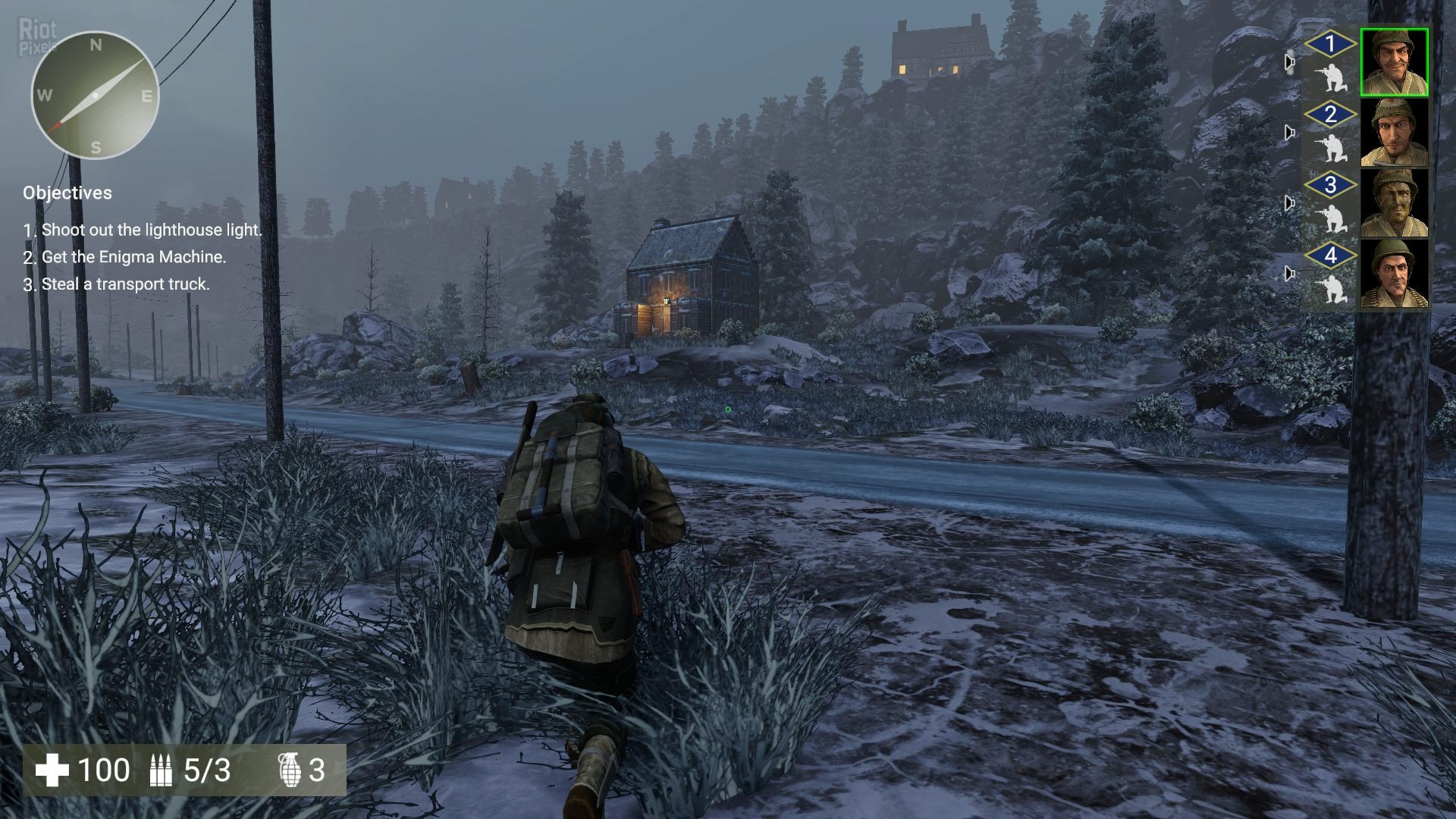Click the grenade icon
This screenshot has height=819, width=1456.
[x=290, y=770]
